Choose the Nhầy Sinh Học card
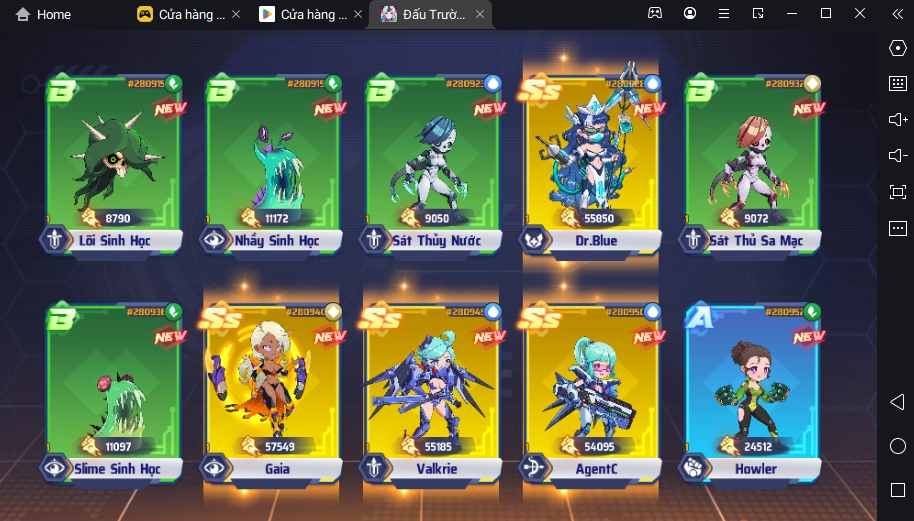 coord(273,160)
